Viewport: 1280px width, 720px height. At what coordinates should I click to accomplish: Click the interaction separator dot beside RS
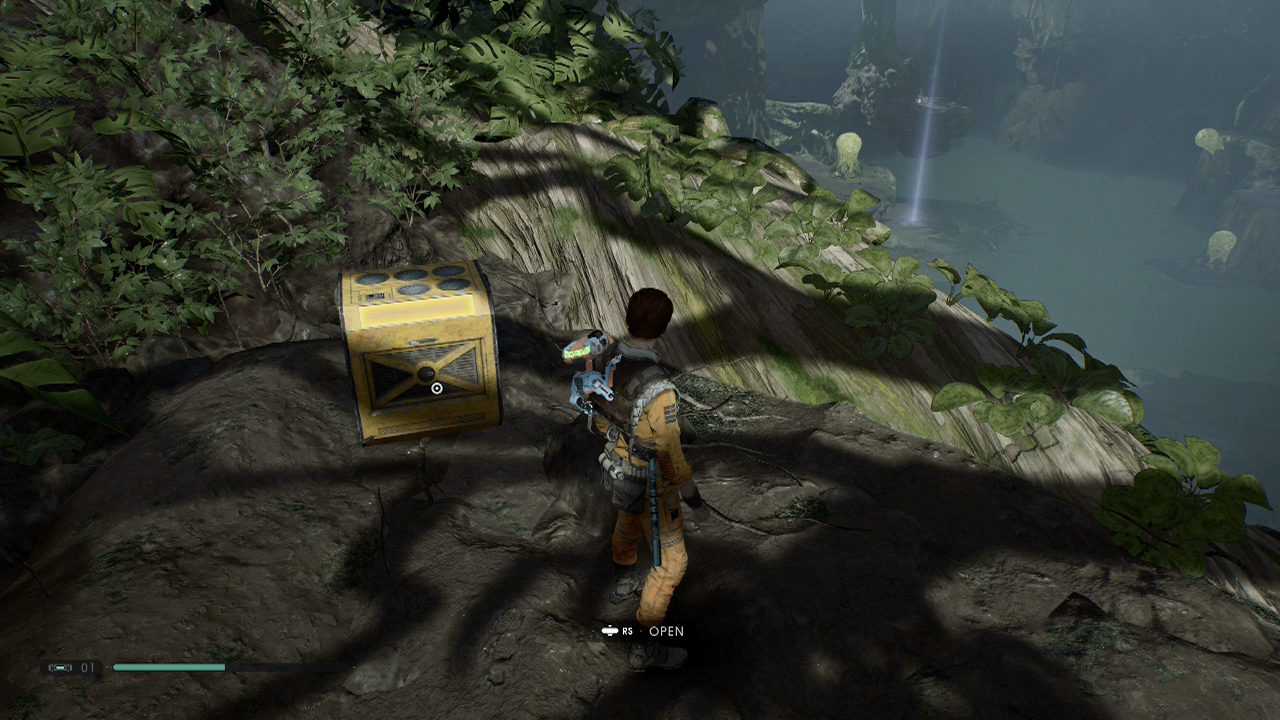641,630
